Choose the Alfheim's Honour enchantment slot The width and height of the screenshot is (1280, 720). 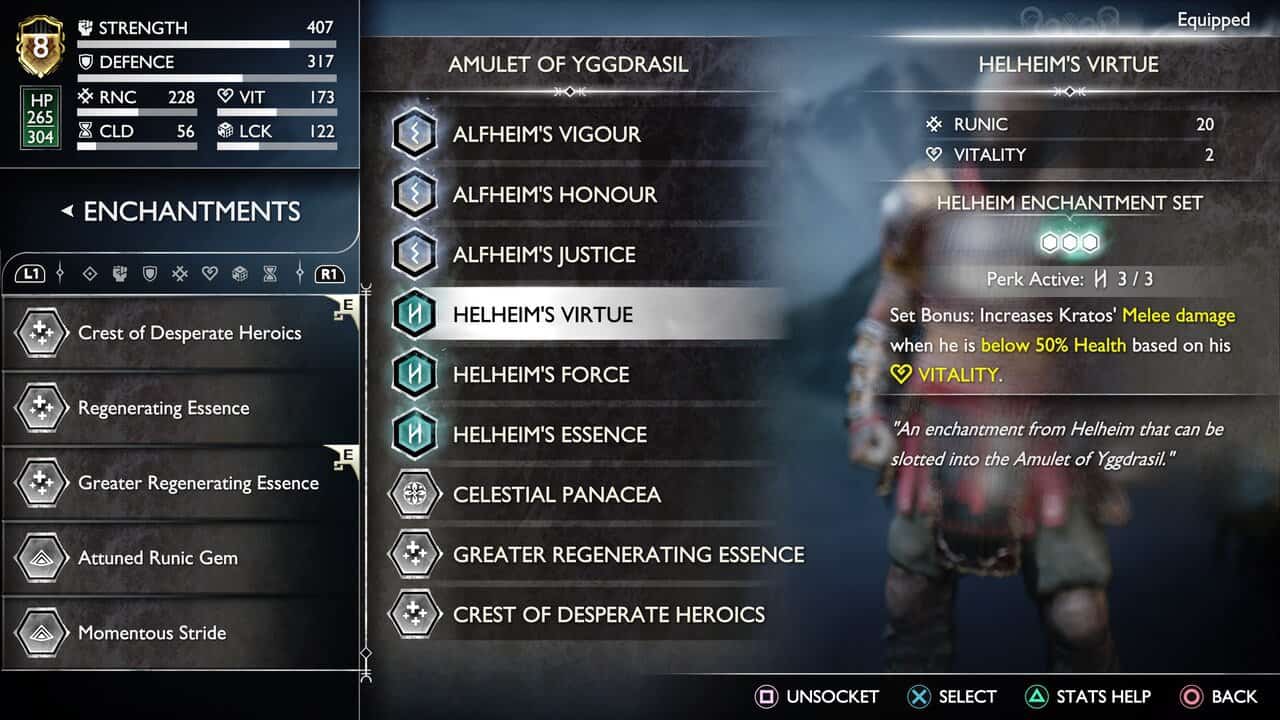point(554,194)
